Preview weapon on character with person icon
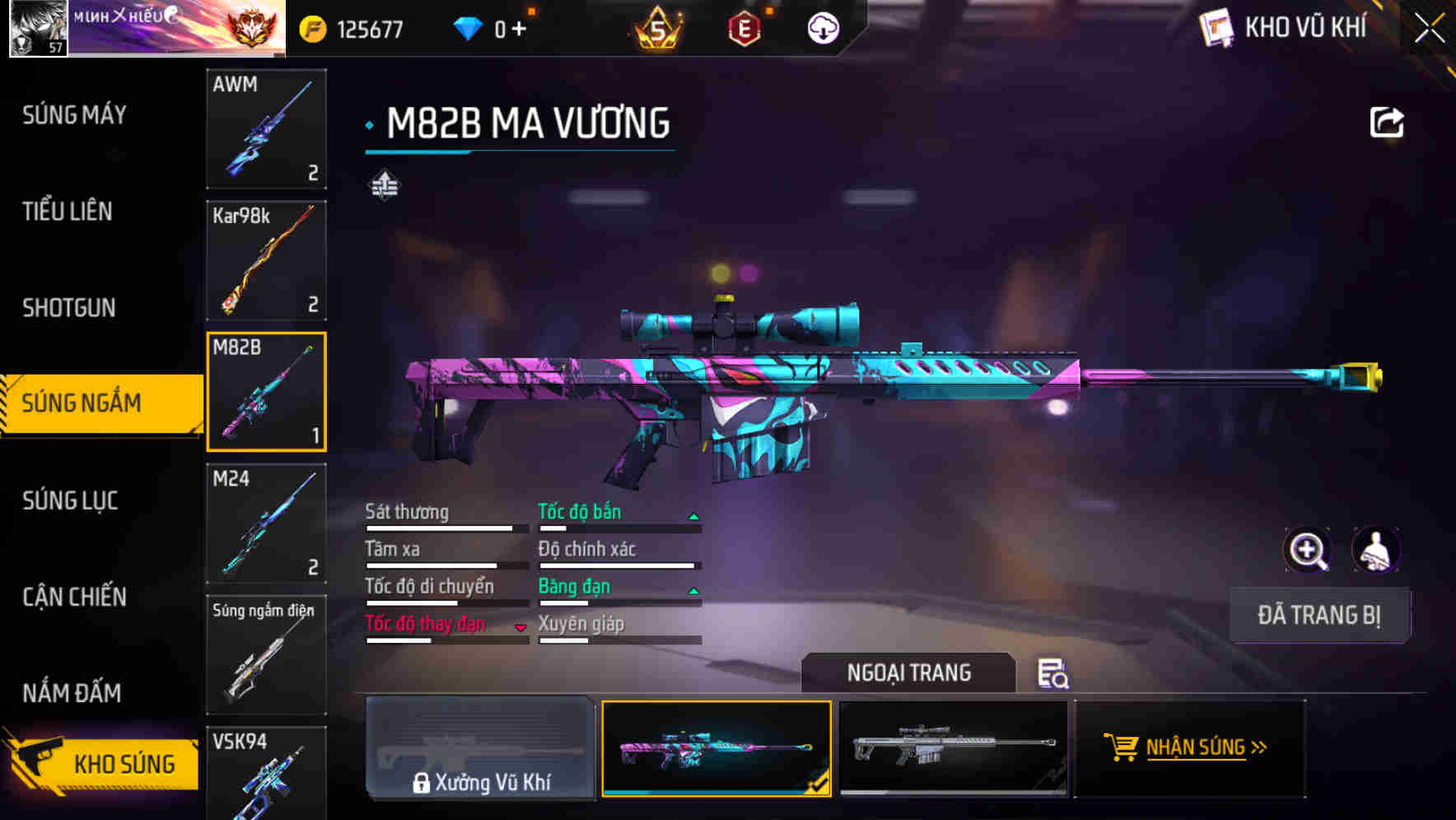 click(x=1375, y=550)
